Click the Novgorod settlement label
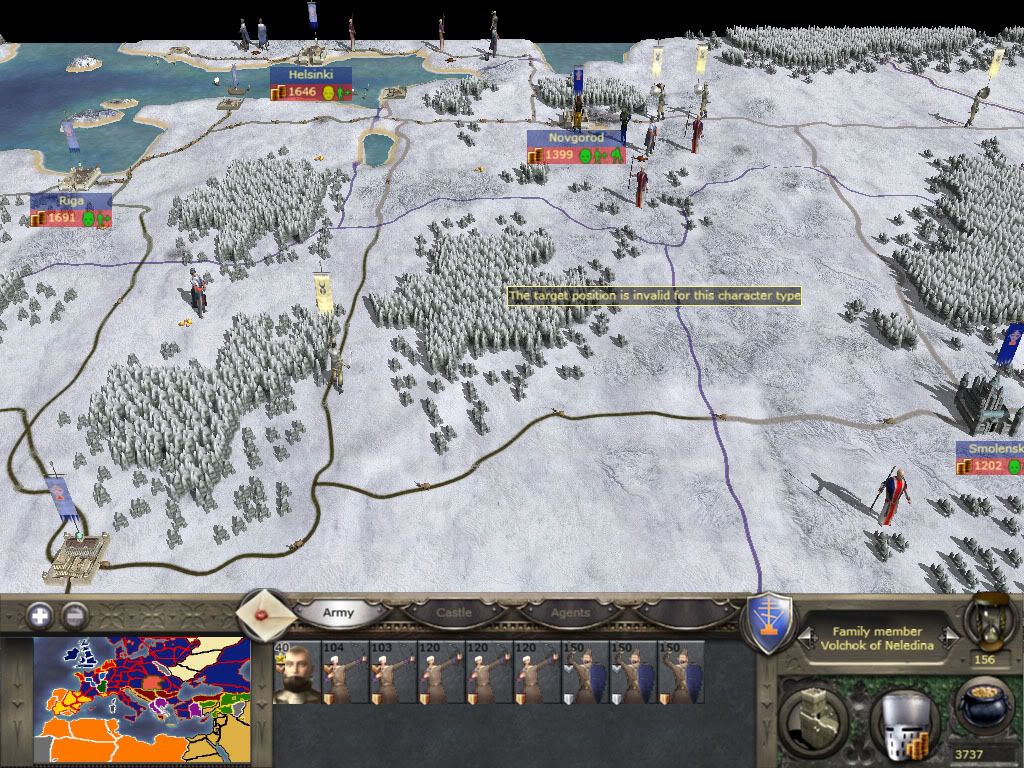1024x768 pixels. point(576,138)
